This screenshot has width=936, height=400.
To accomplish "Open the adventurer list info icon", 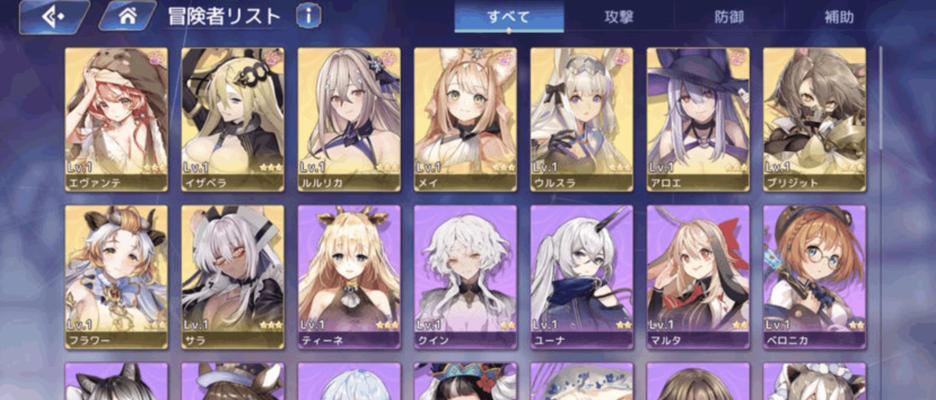I will click(309, 16).
